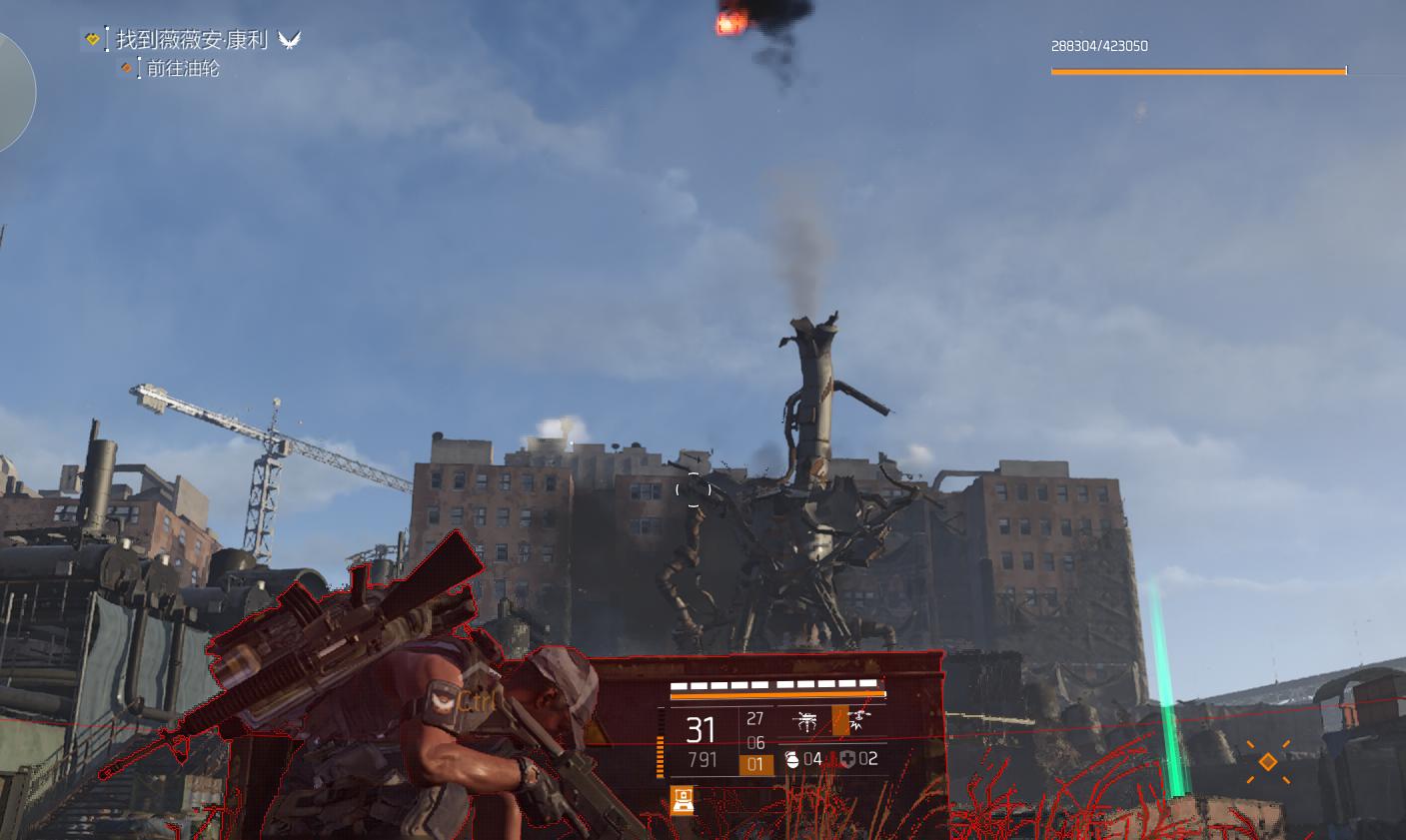The height and width of the screenshot is (840, 1406).
Task: Activate the drone skill icon
Action: 806,721
